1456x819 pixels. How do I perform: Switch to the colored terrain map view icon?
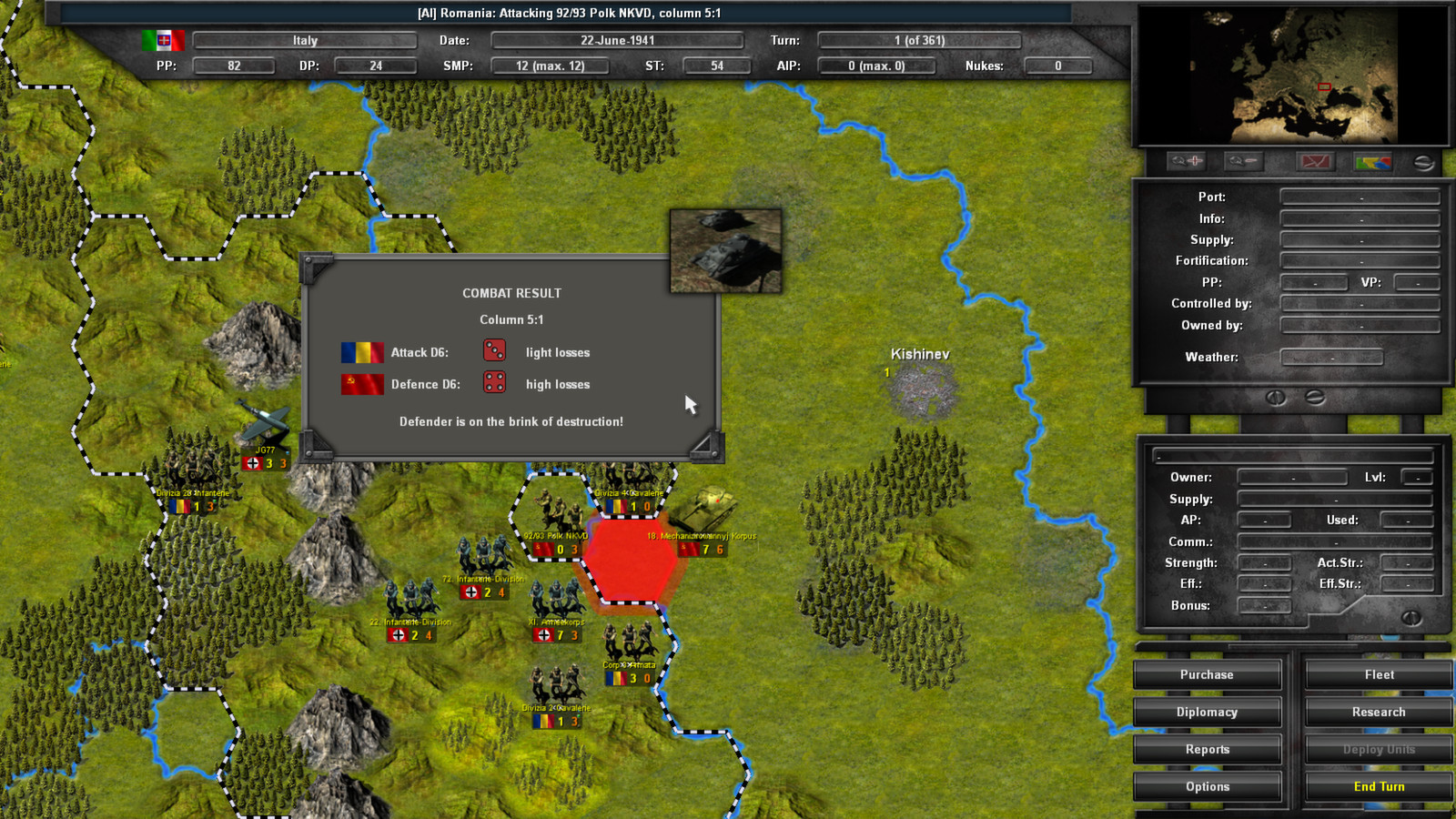1372,161
